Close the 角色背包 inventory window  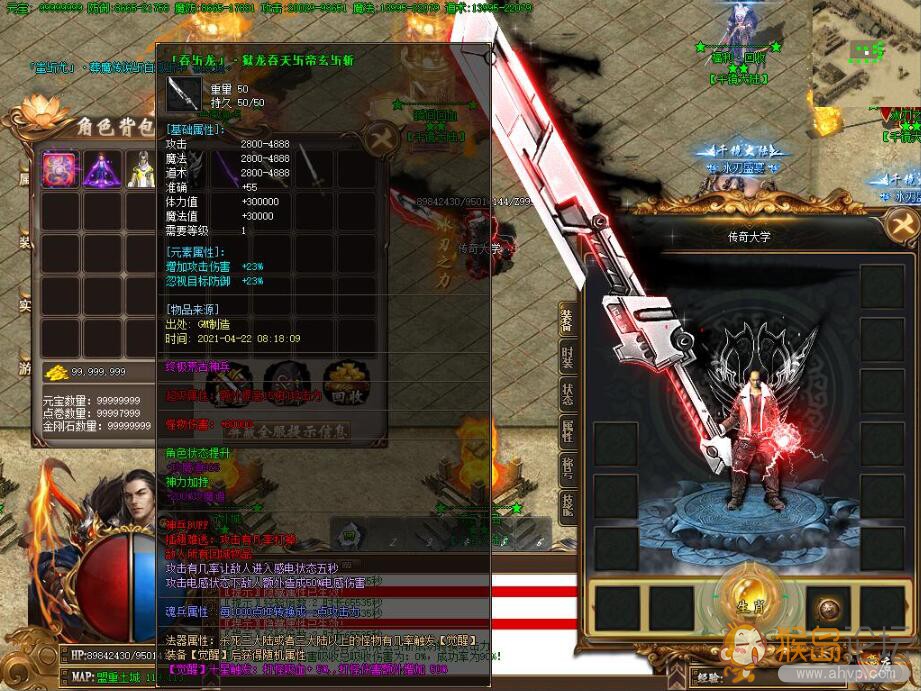[x=380, y=140]
